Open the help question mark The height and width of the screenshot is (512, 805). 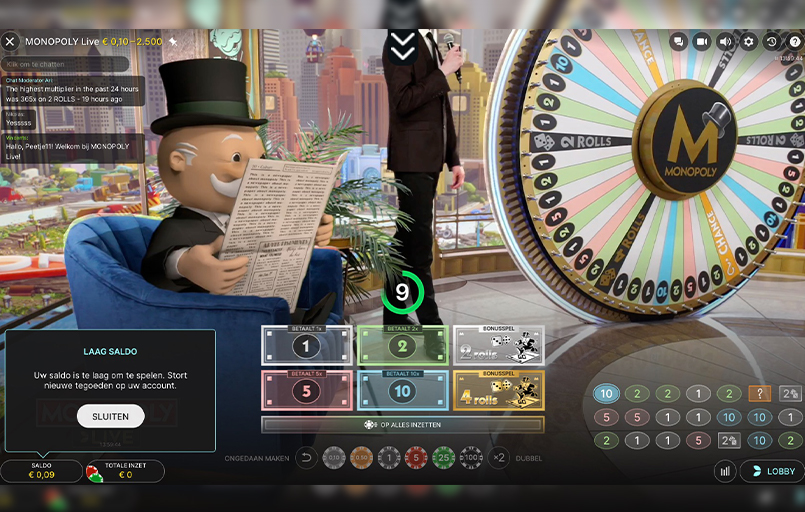(792, 41)
